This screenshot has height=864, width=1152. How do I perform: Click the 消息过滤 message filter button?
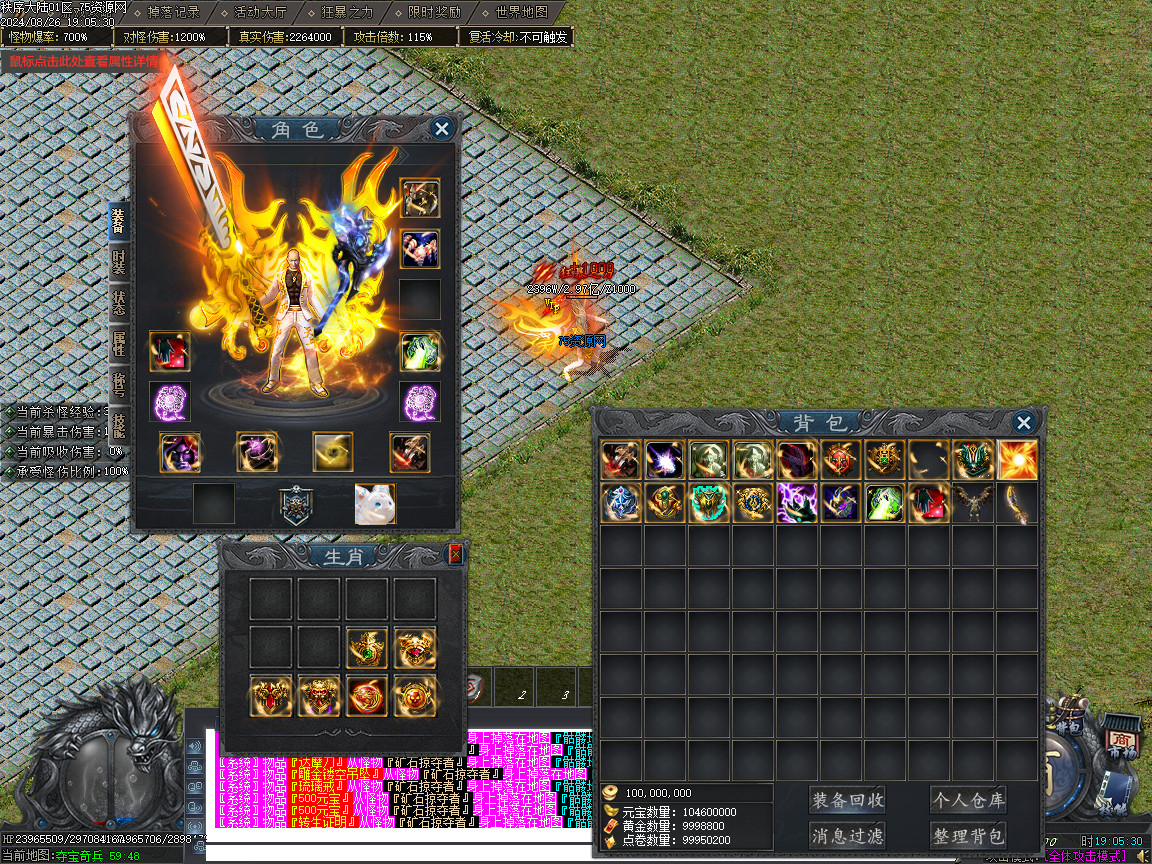(x=847, y=835)
